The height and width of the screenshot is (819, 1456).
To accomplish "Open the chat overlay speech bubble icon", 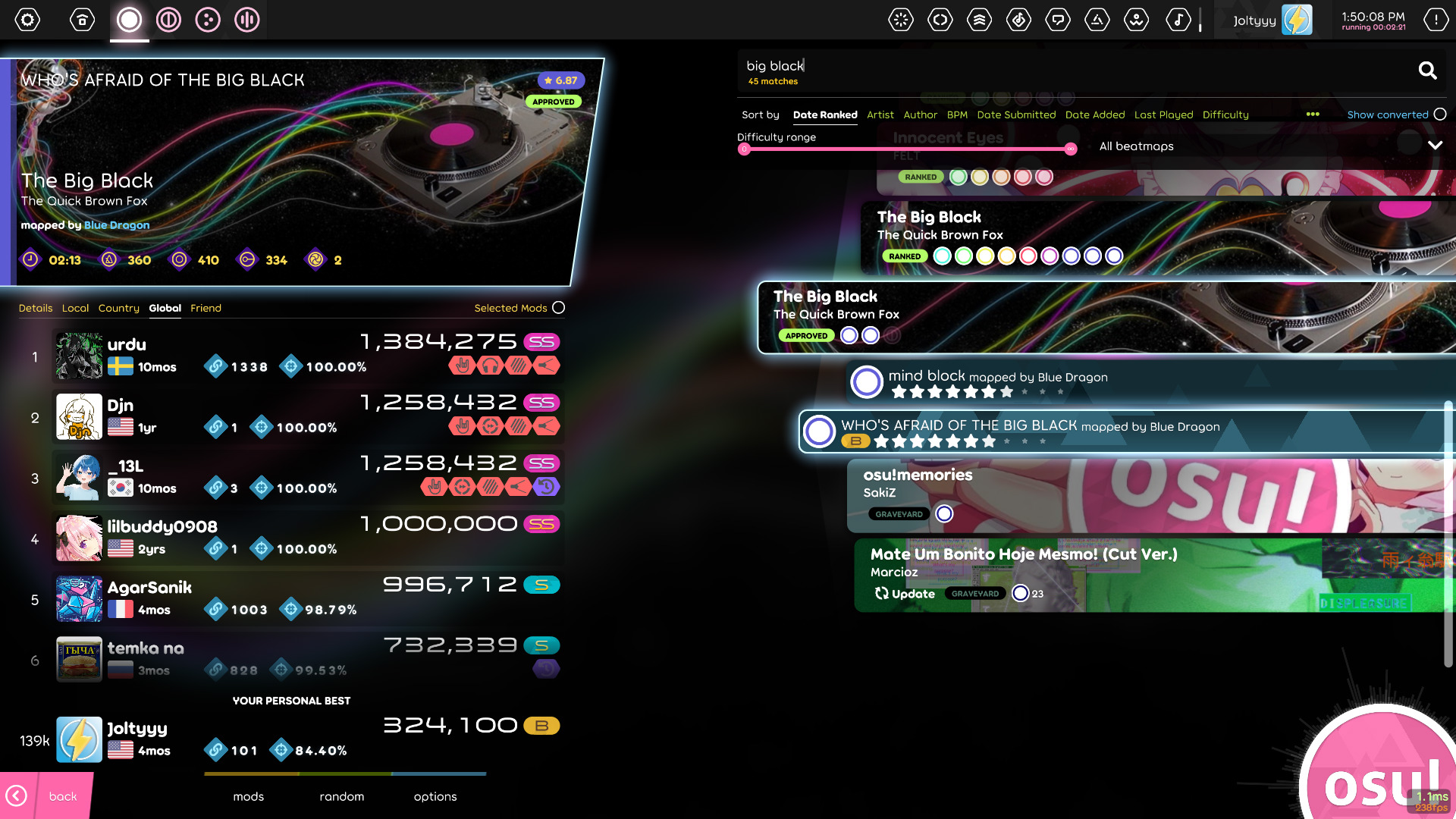I will pos(1059,20).
